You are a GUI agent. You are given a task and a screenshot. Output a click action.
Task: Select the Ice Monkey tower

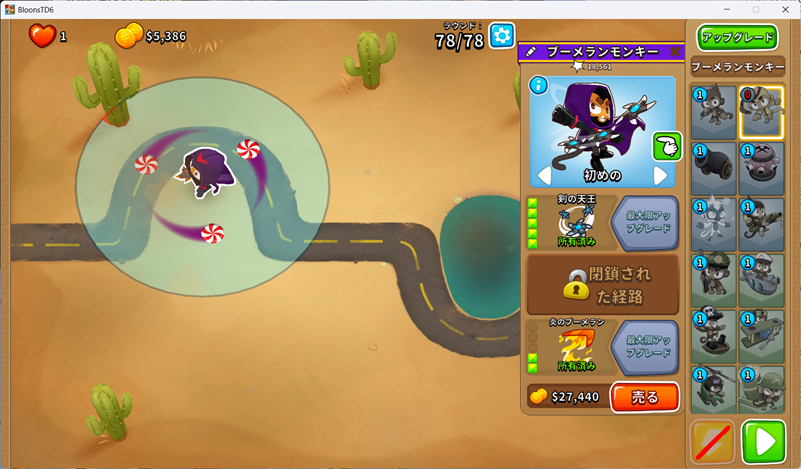[x=714, y=223]
